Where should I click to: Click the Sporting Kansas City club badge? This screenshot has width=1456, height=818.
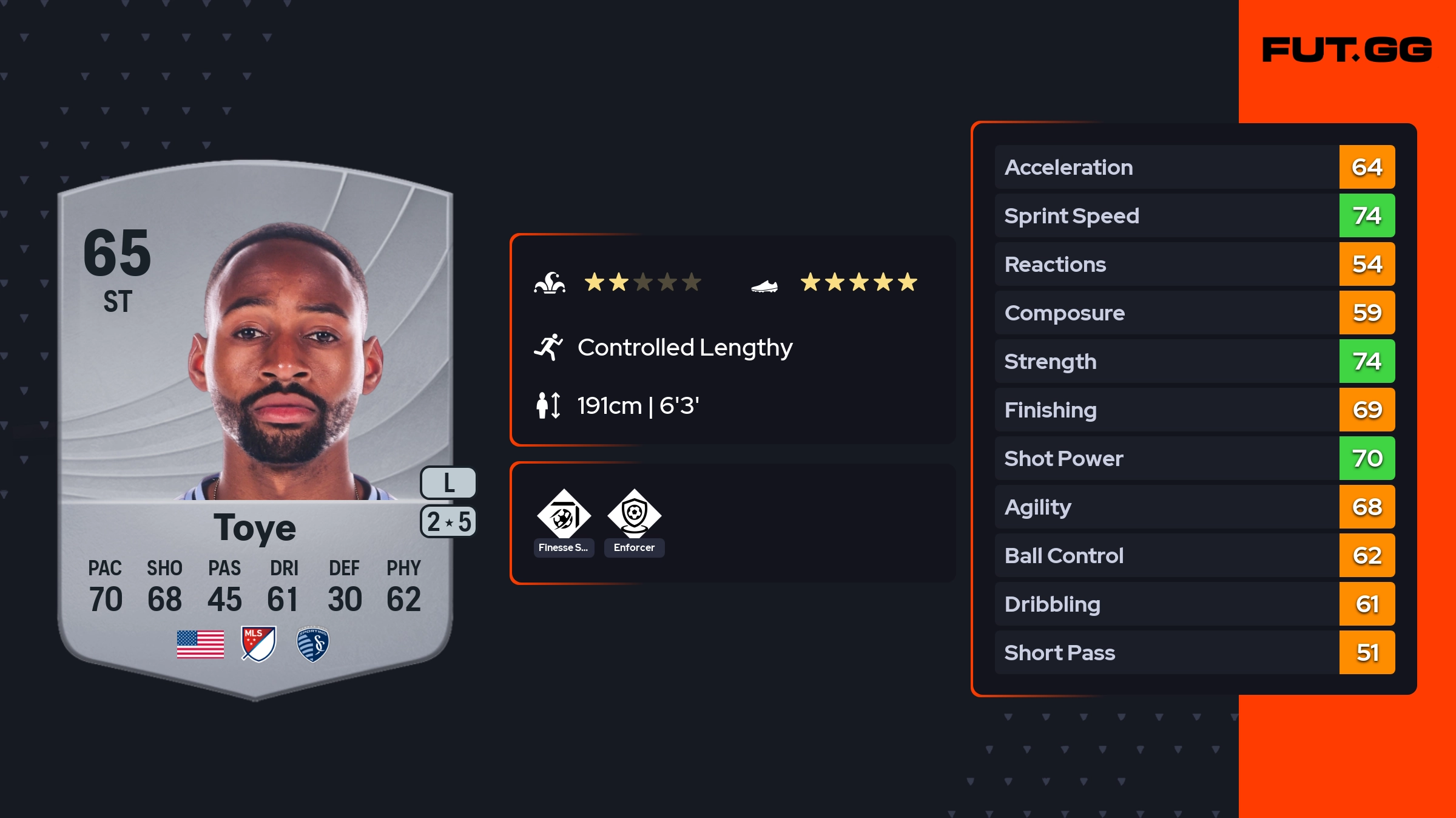[313, 644]
